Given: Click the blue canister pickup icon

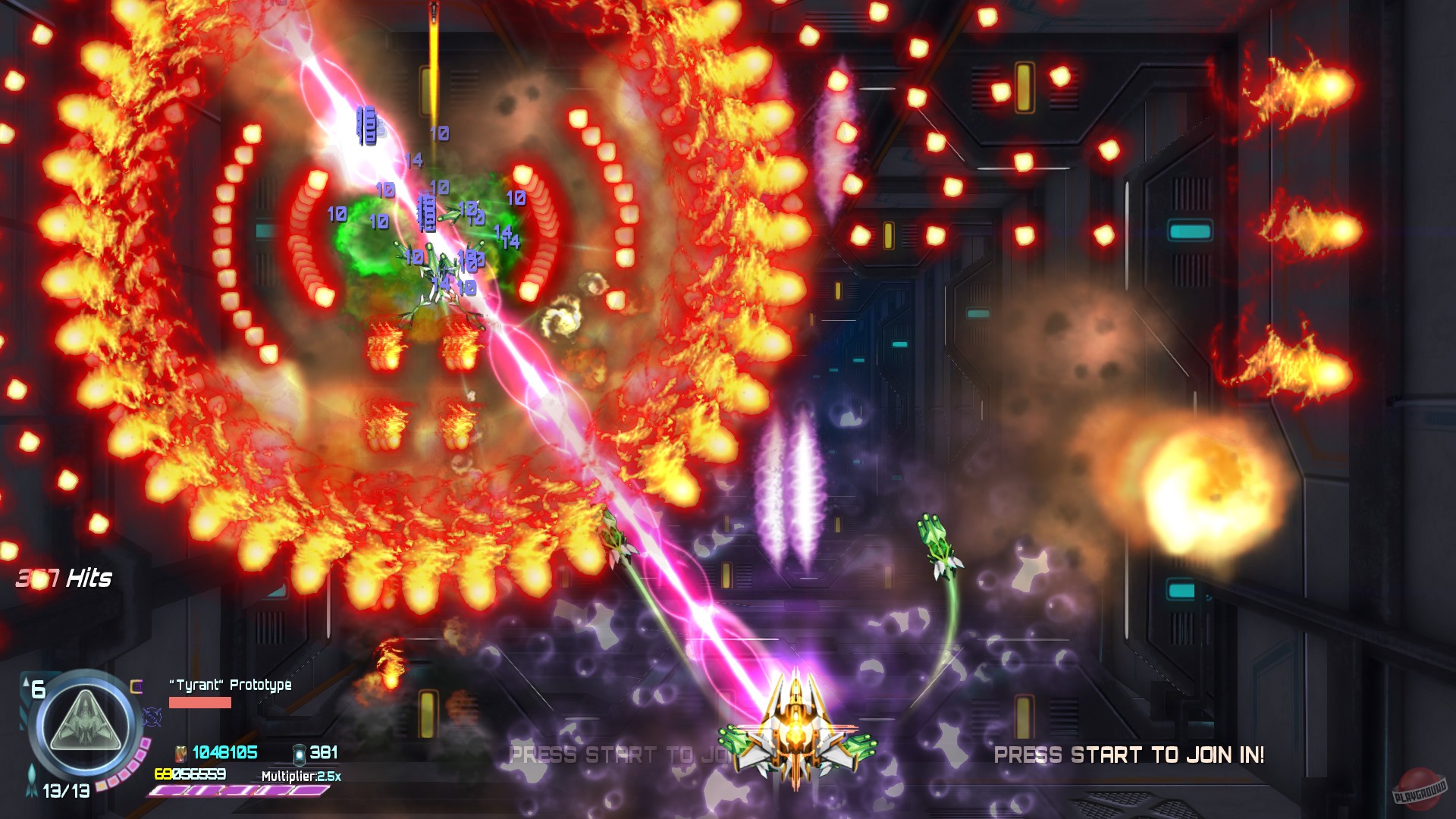Looking at the screenshot, I should [300, 756].
